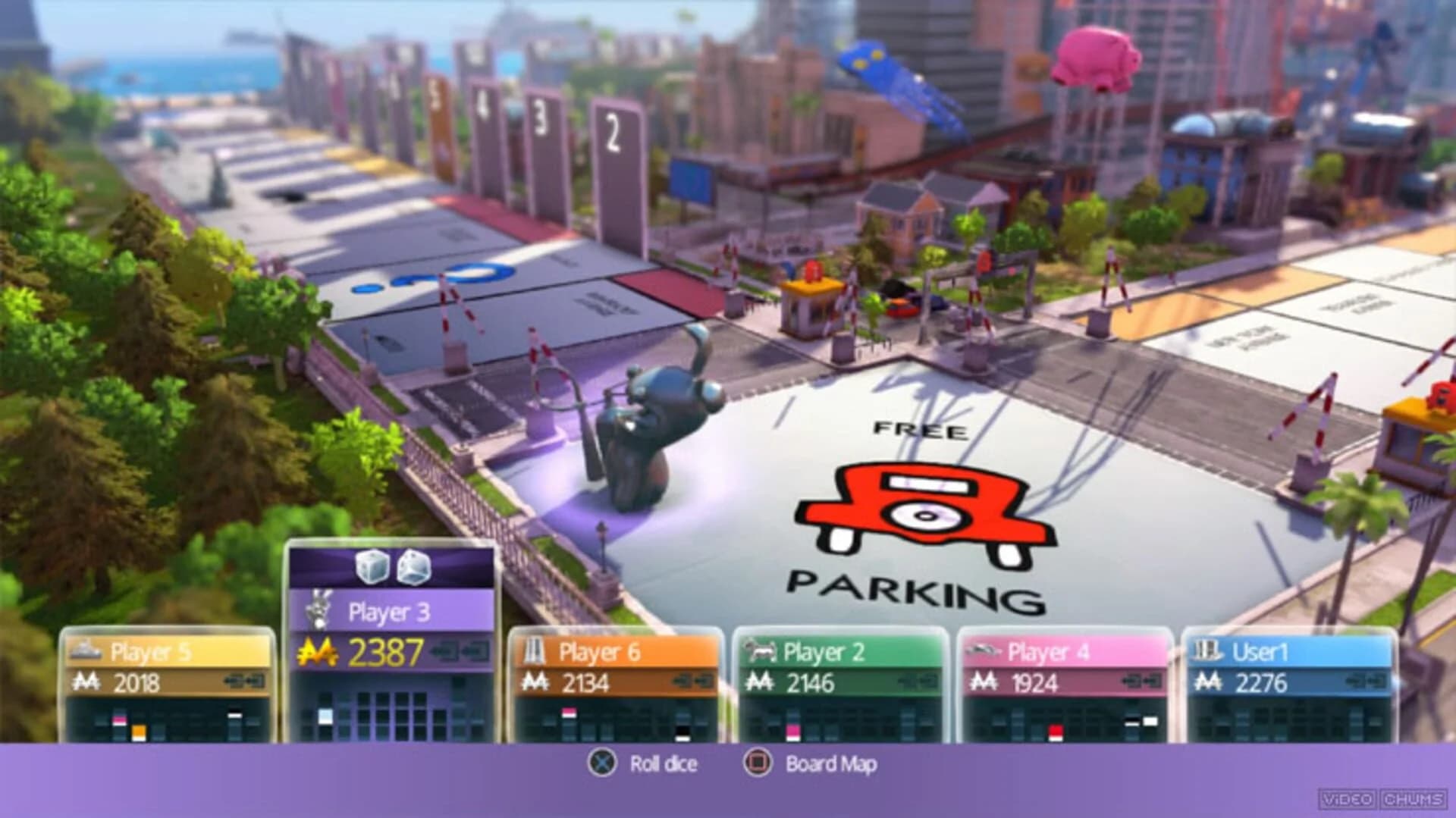The height and width of the screenshot is (818, 1456).
Task: Click the pink property swatch on Player 2's grid
Action: (x=793, y=730)
